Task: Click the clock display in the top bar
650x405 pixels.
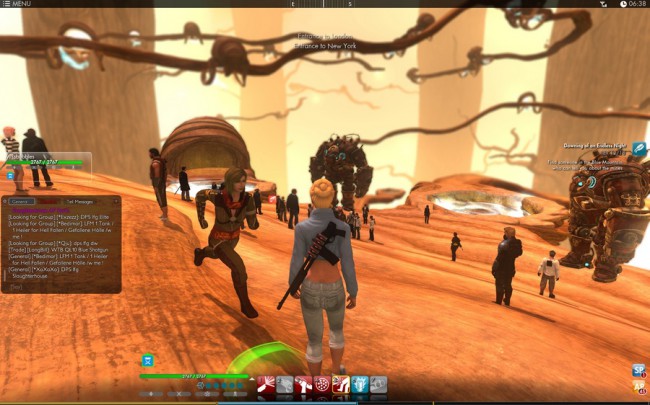Action: (x=637, y=4)
